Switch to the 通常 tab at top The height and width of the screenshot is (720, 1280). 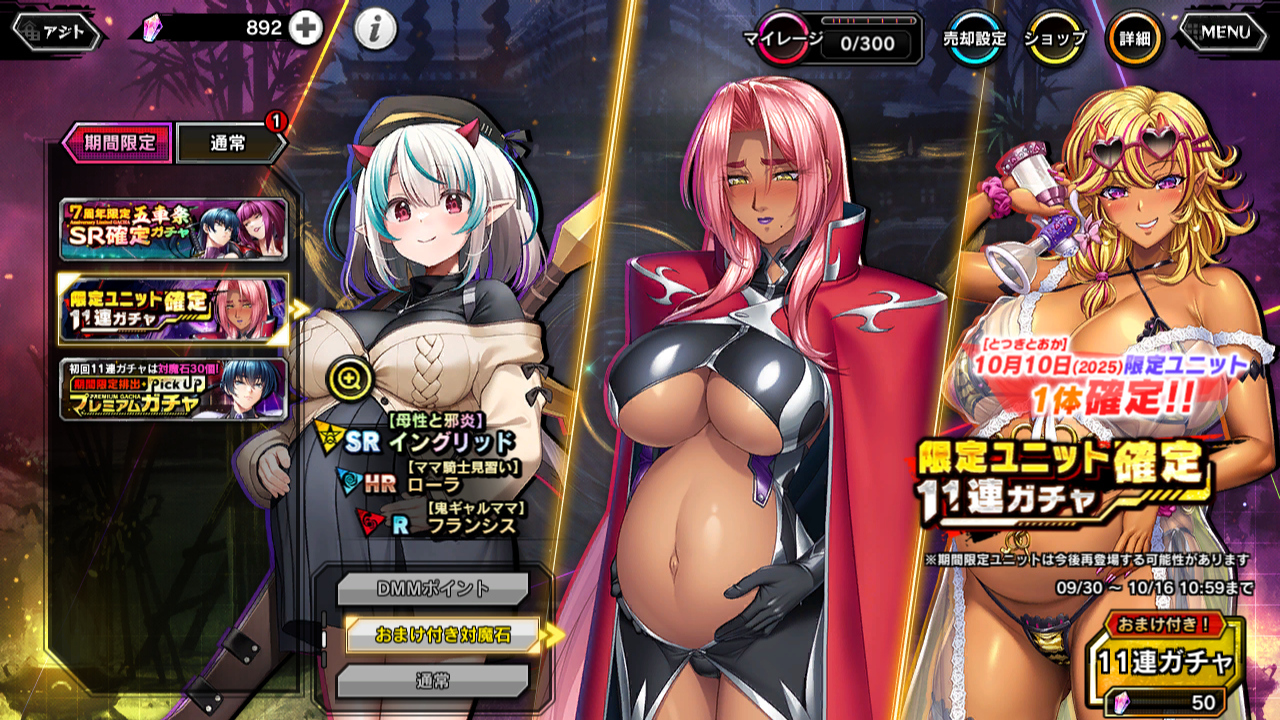pyautogui.click(x=230, y=143)
